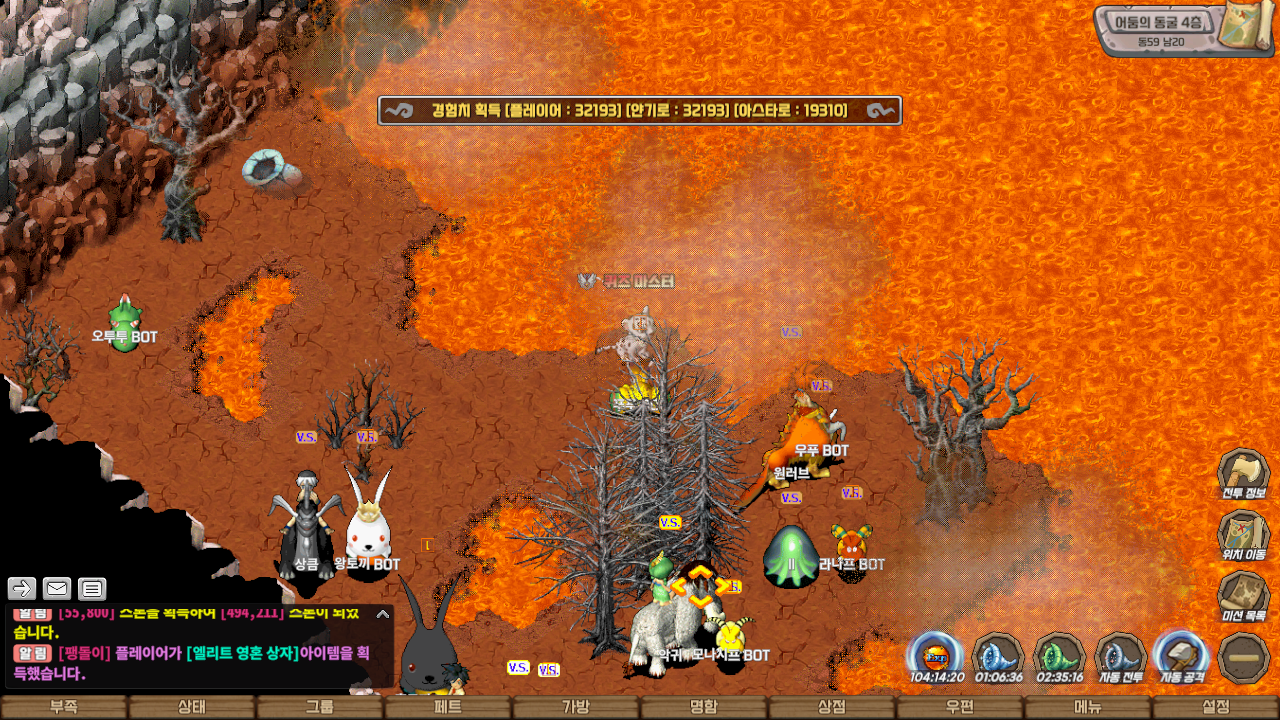Image resolution: width=1280 pixels, height=720 pixels.
Task: Select the 그룹 (group) menu button
Action: 320,707
